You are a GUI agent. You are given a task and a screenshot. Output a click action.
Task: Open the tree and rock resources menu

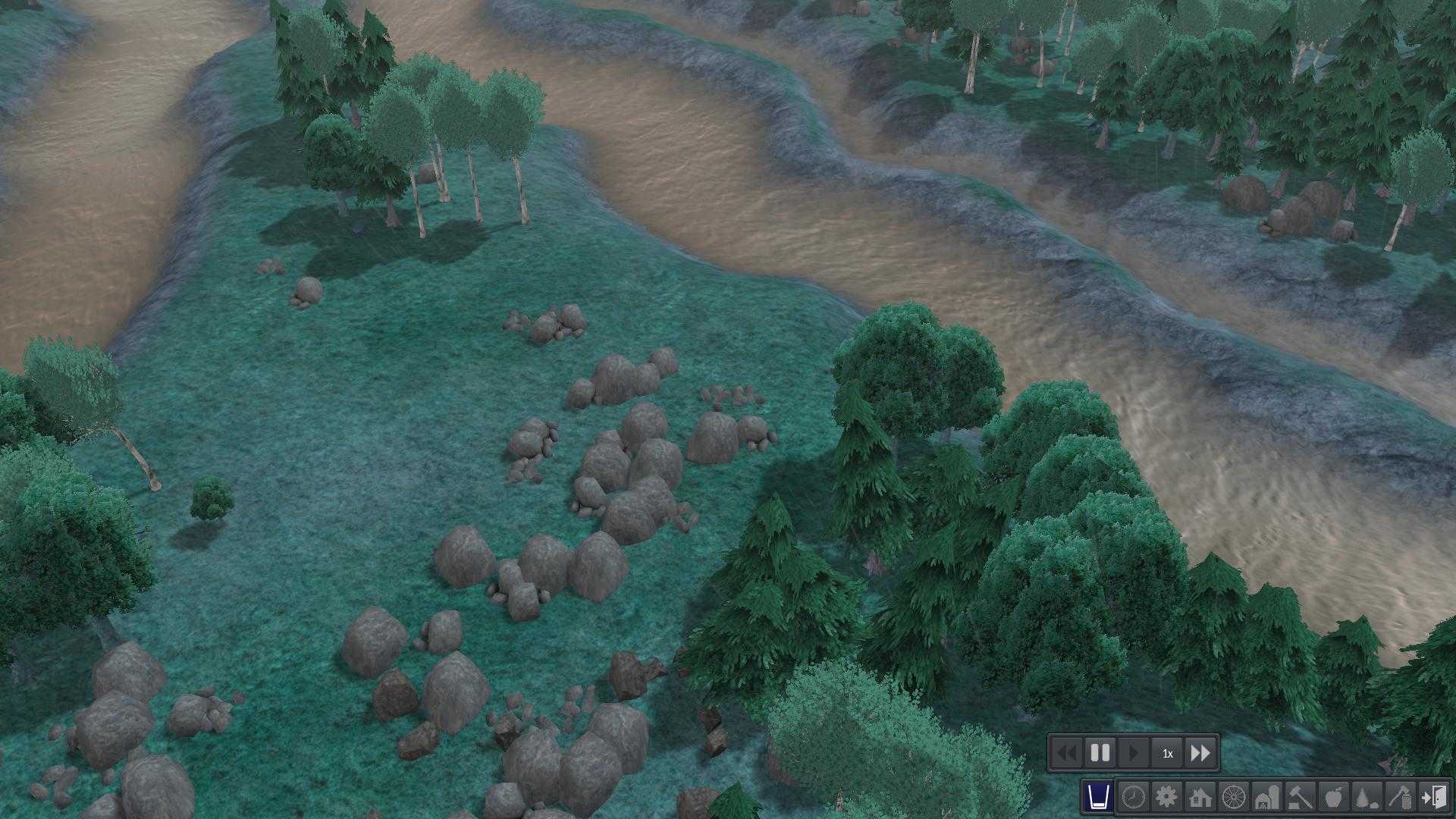point(1368,797)
